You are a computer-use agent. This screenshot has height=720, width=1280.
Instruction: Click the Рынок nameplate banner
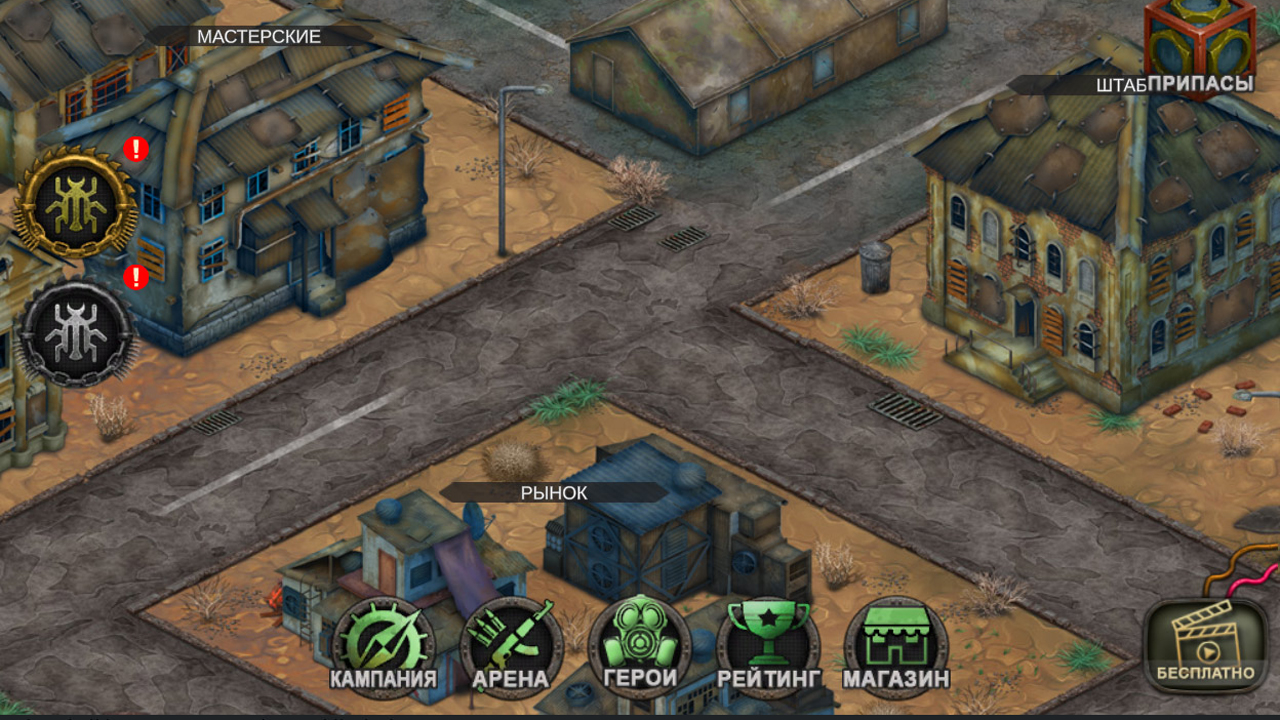point(553,492)
